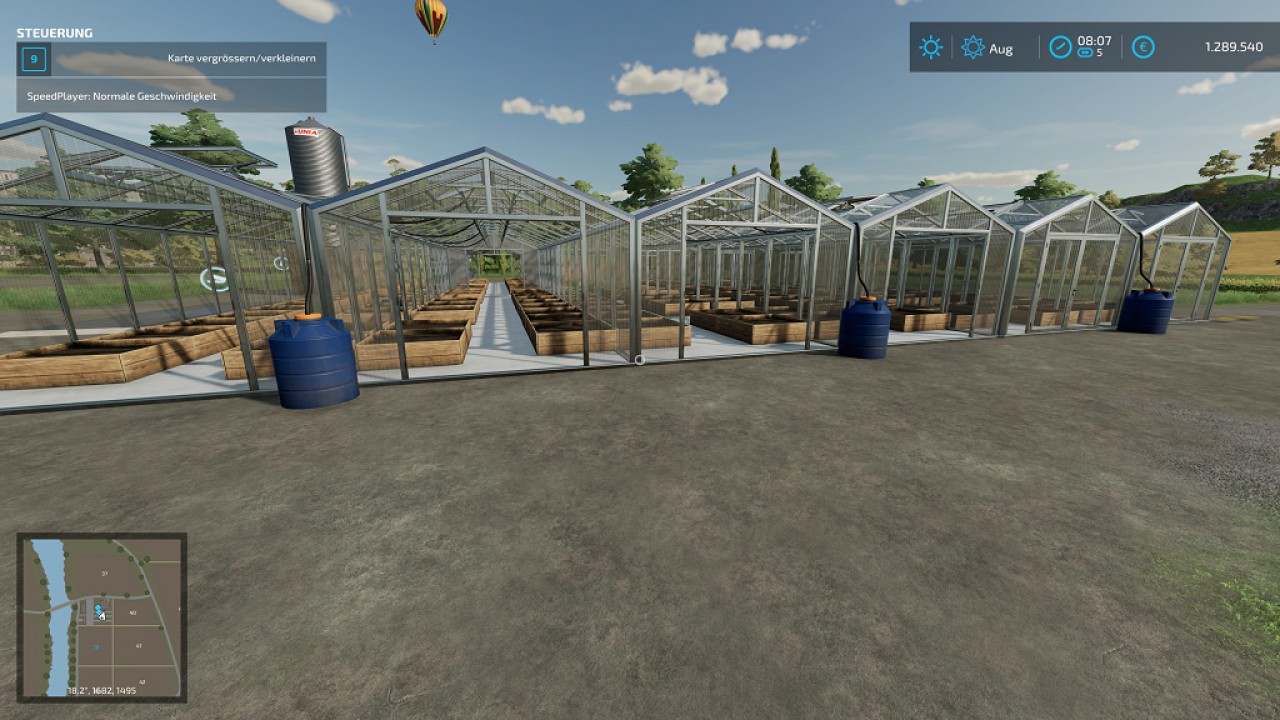Click the KUNIA label on the silo
This screenshot has height=720, width=1280.
click(x=308, y=131)
